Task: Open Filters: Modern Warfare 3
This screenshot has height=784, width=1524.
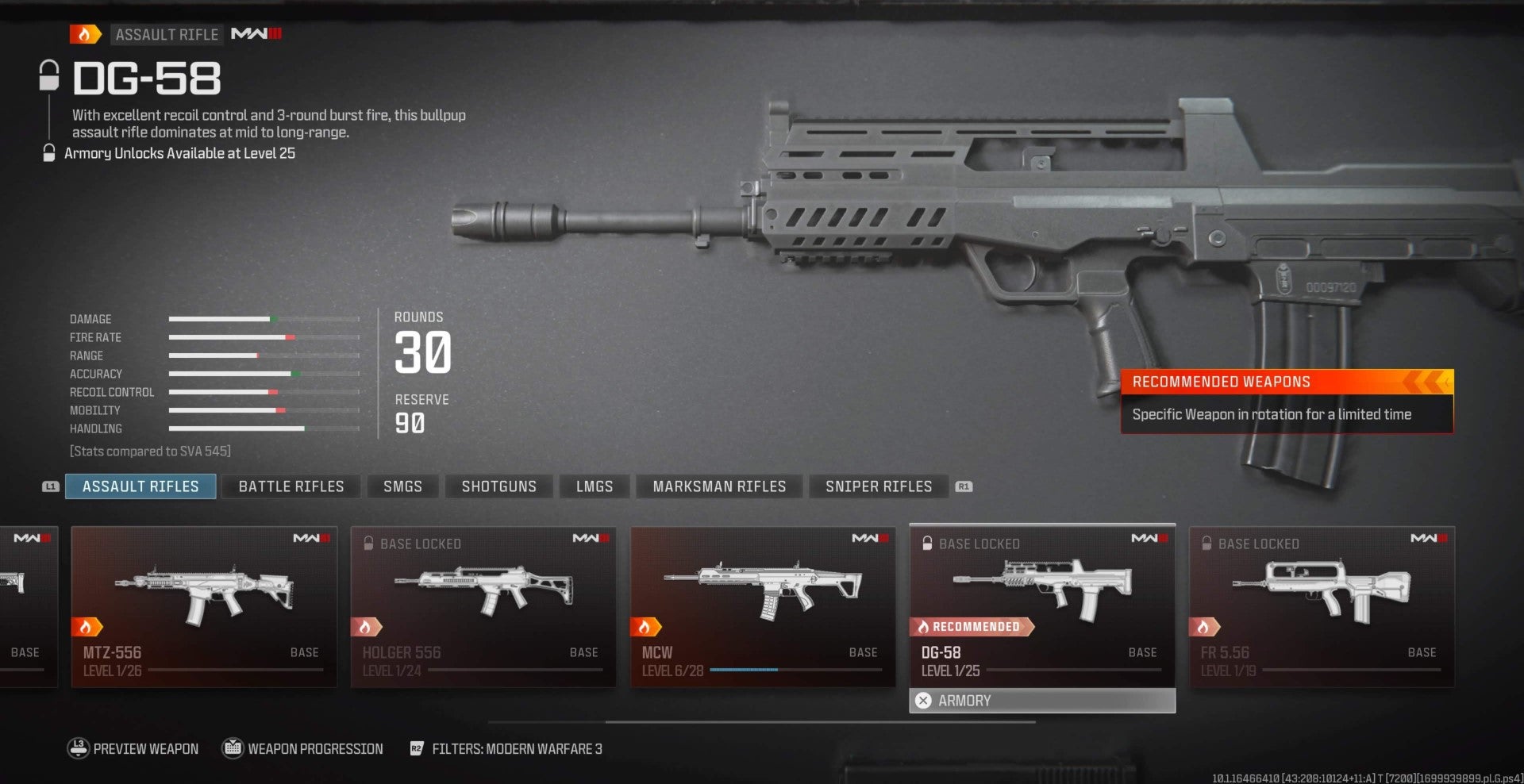Action: coord(517,748)
